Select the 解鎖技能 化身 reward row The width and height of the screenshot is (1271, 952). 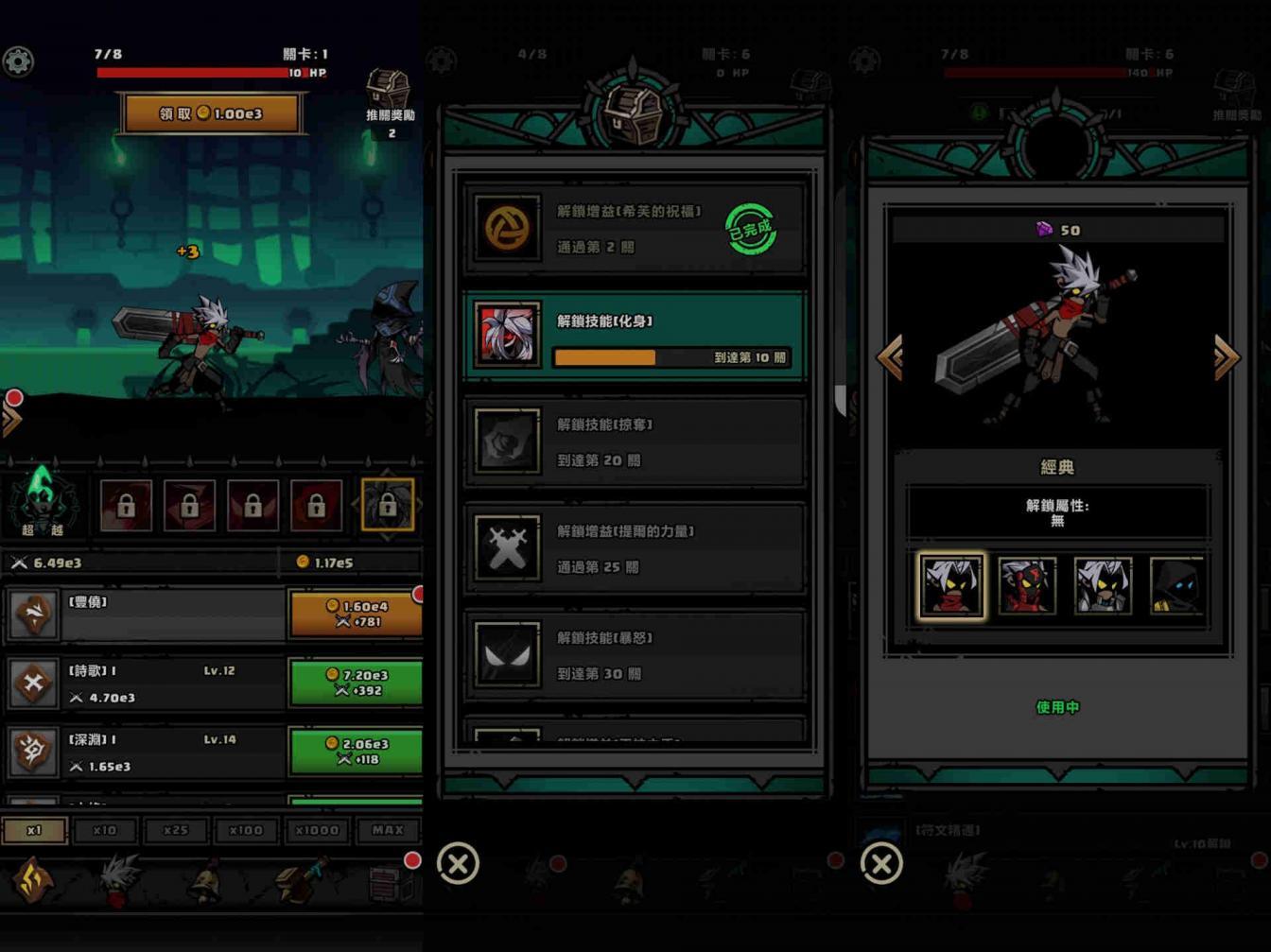pos(634,338)
